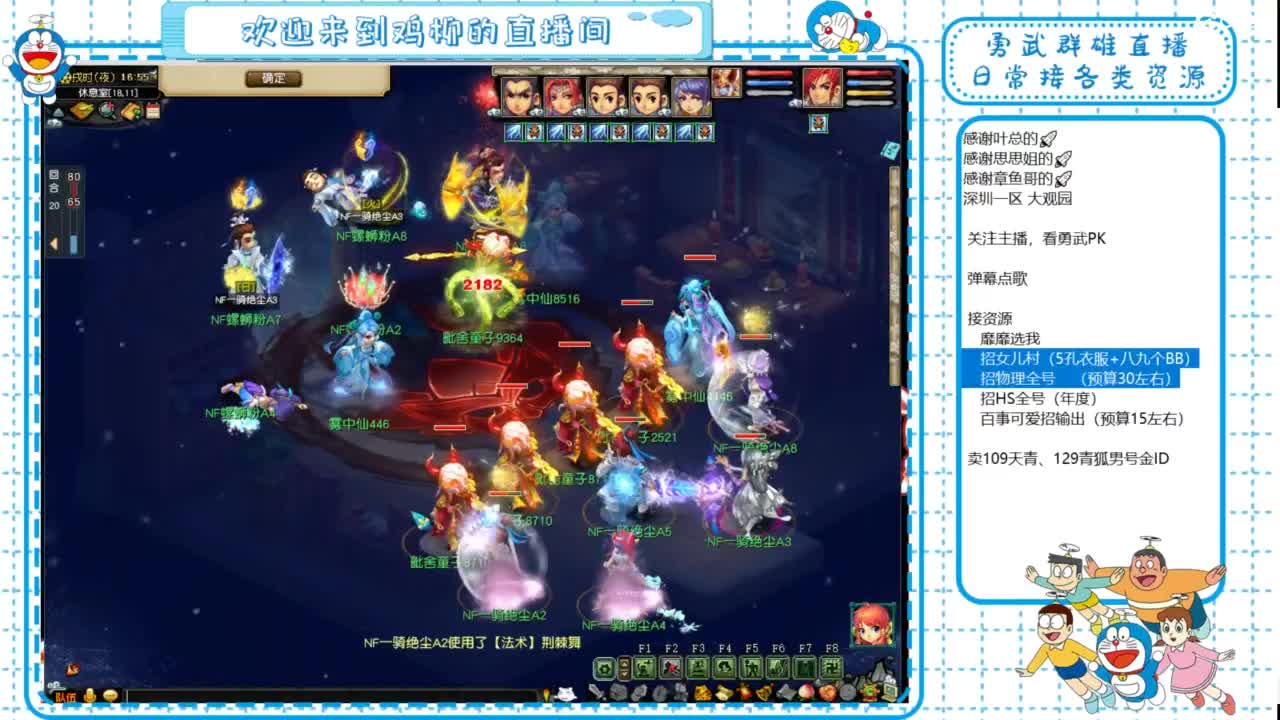The height and width of the screenshot is (720, 1280).
Task: Open the magnifying glass search icon top-left
Action: tap(106, 110)
